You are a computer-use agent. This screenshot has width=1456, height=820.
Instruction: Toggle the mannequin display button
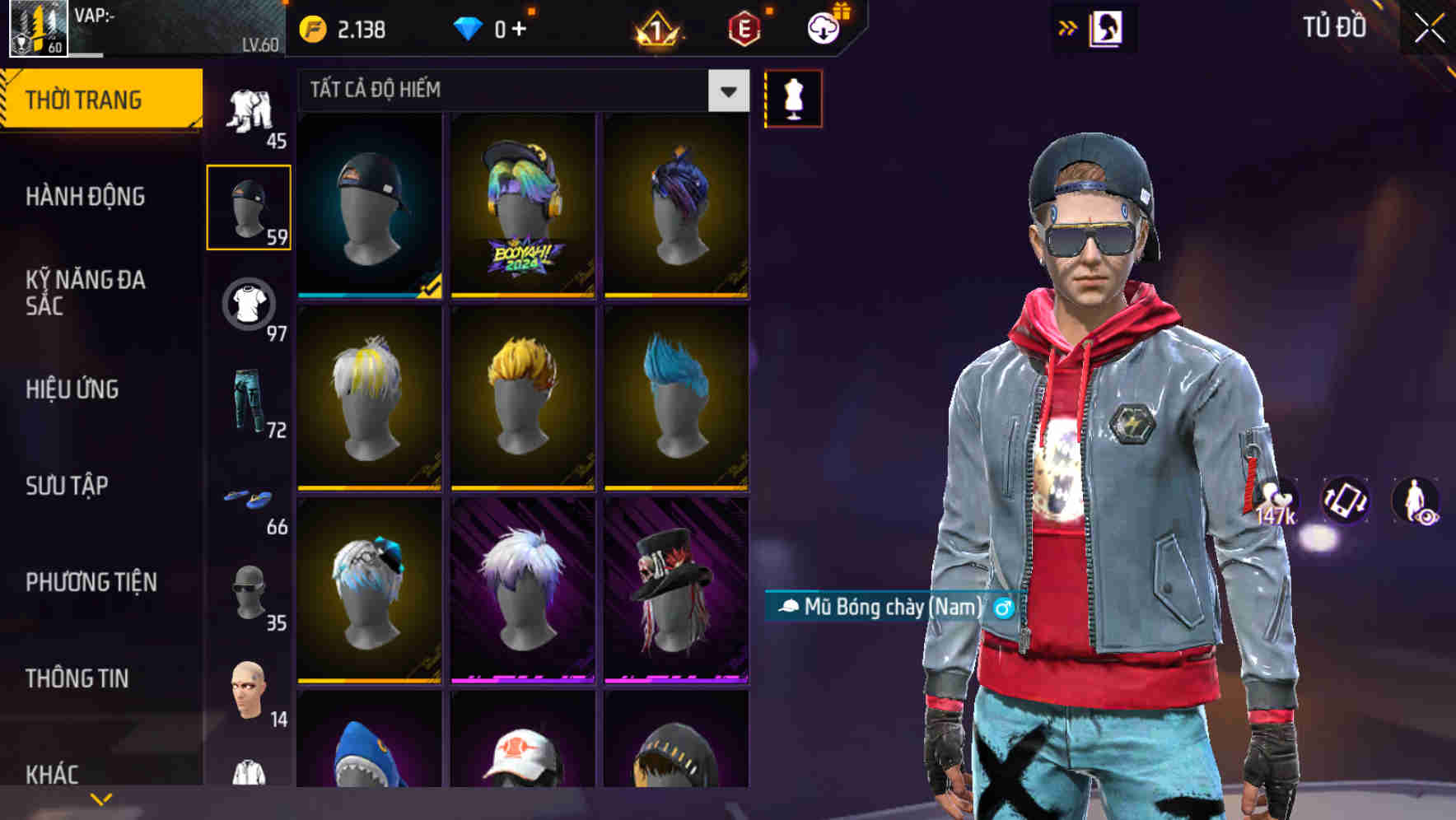tap(793, 99)
